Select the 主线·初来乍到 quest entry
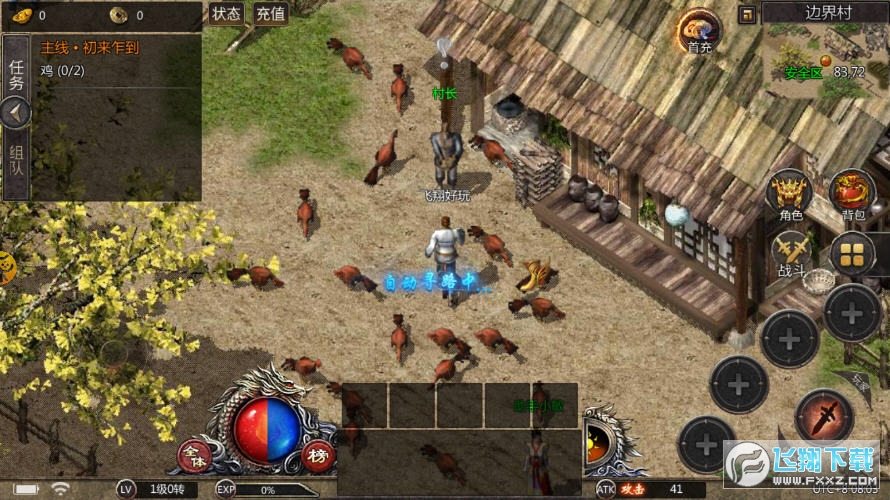 [x=90, y=47]
